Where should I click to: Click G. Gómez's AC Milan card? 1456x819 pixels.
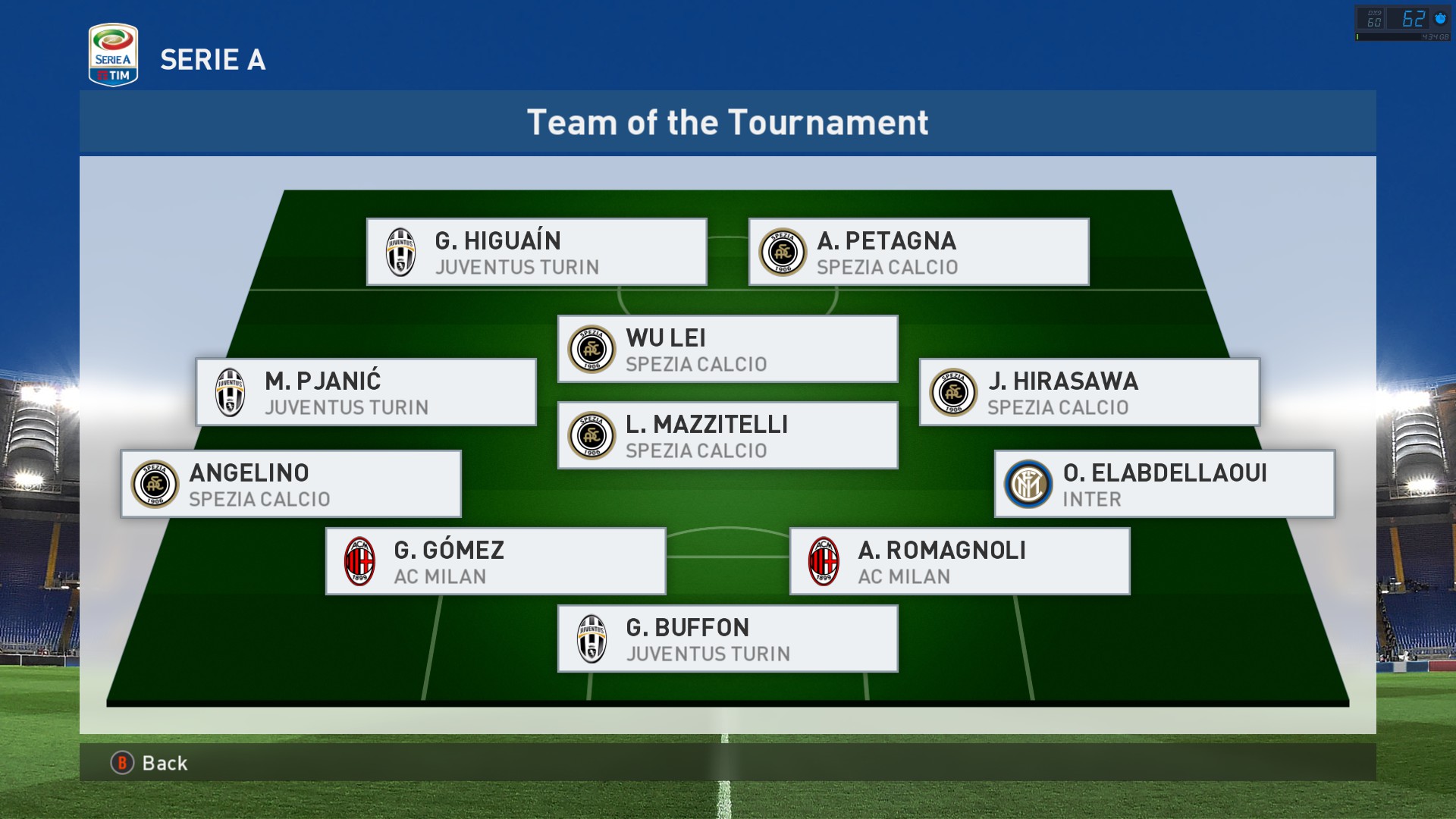pos(496,562)
